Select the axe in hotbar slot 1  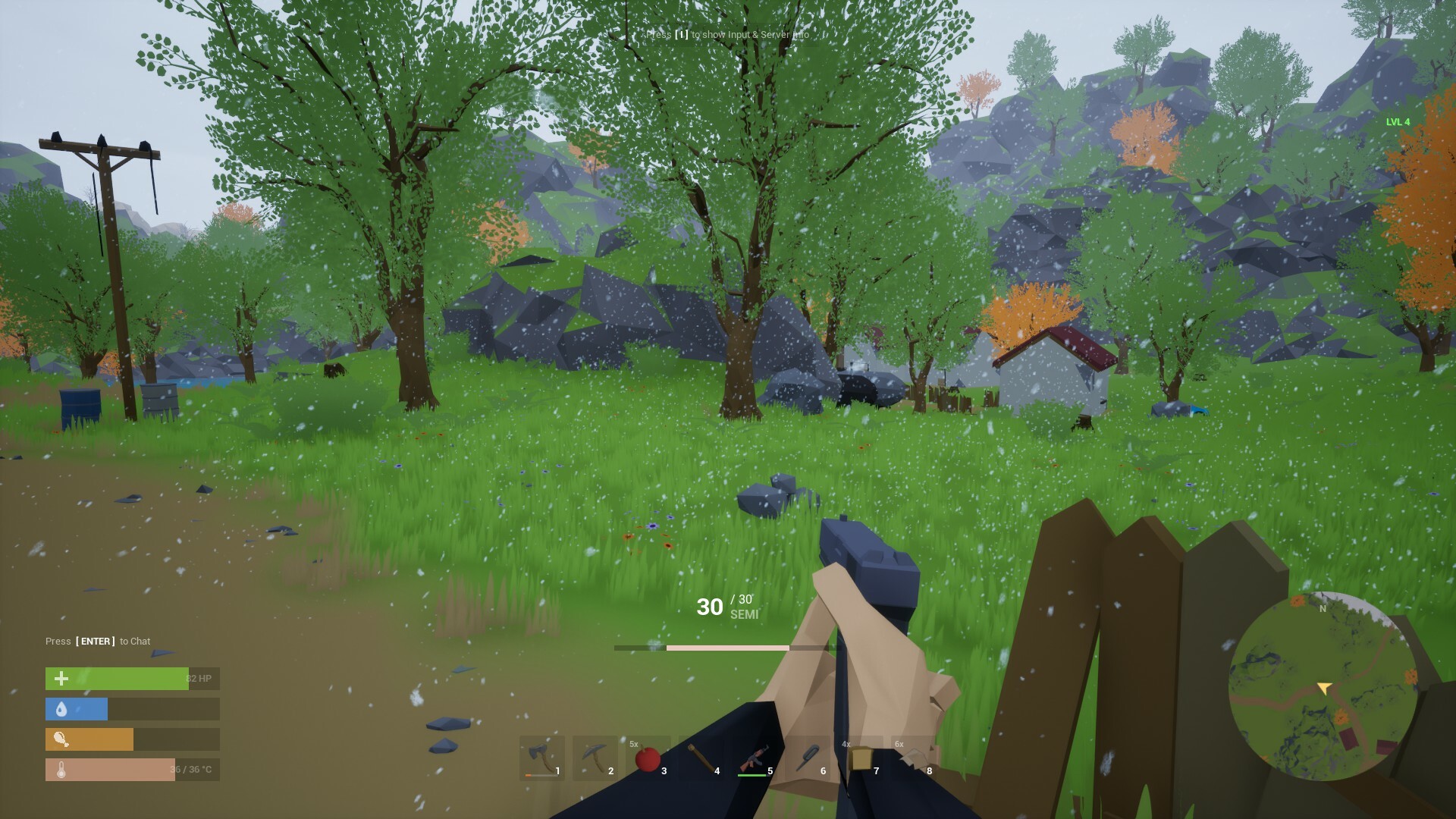[543, 758]
